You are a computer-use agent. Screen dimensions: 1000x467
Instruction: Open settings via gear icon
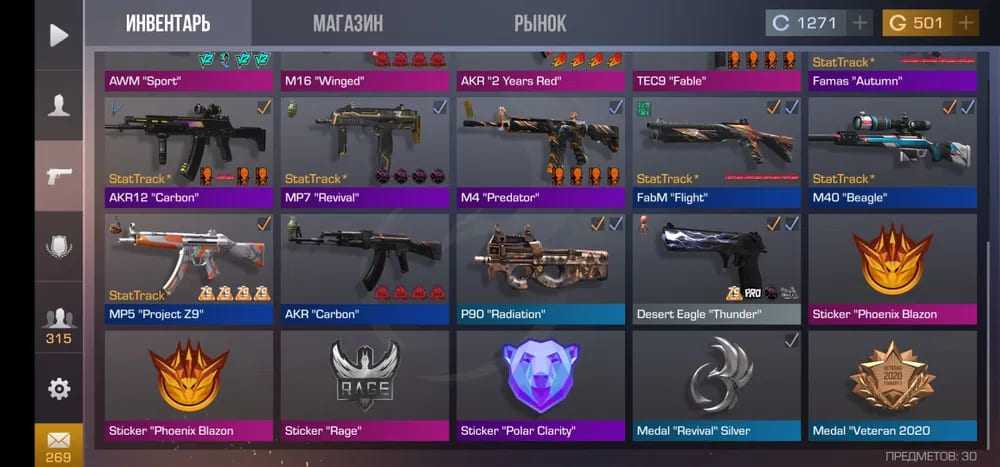[x=59, y=388]
